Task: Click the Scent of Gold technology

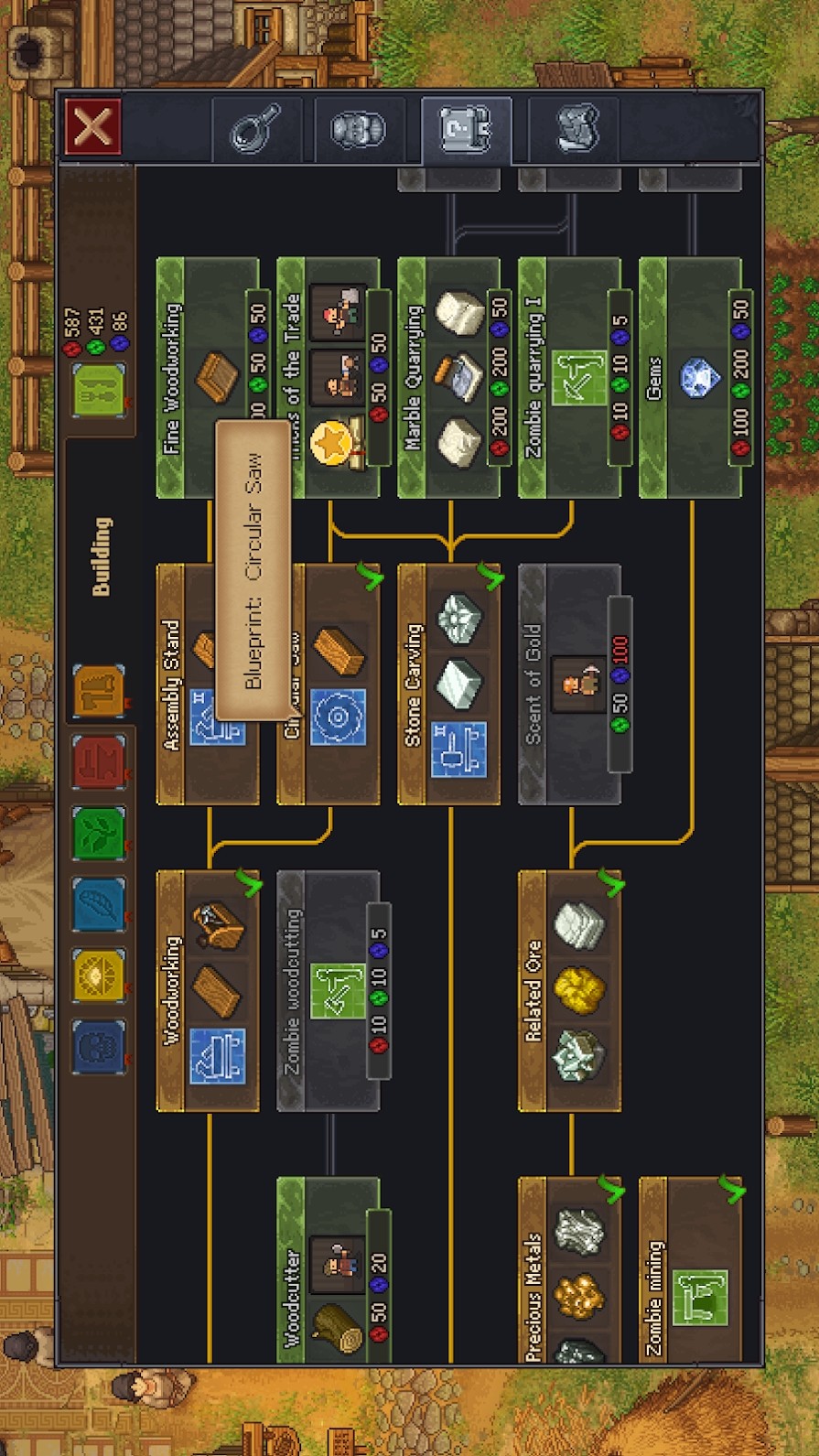Action: click(570, 685)
